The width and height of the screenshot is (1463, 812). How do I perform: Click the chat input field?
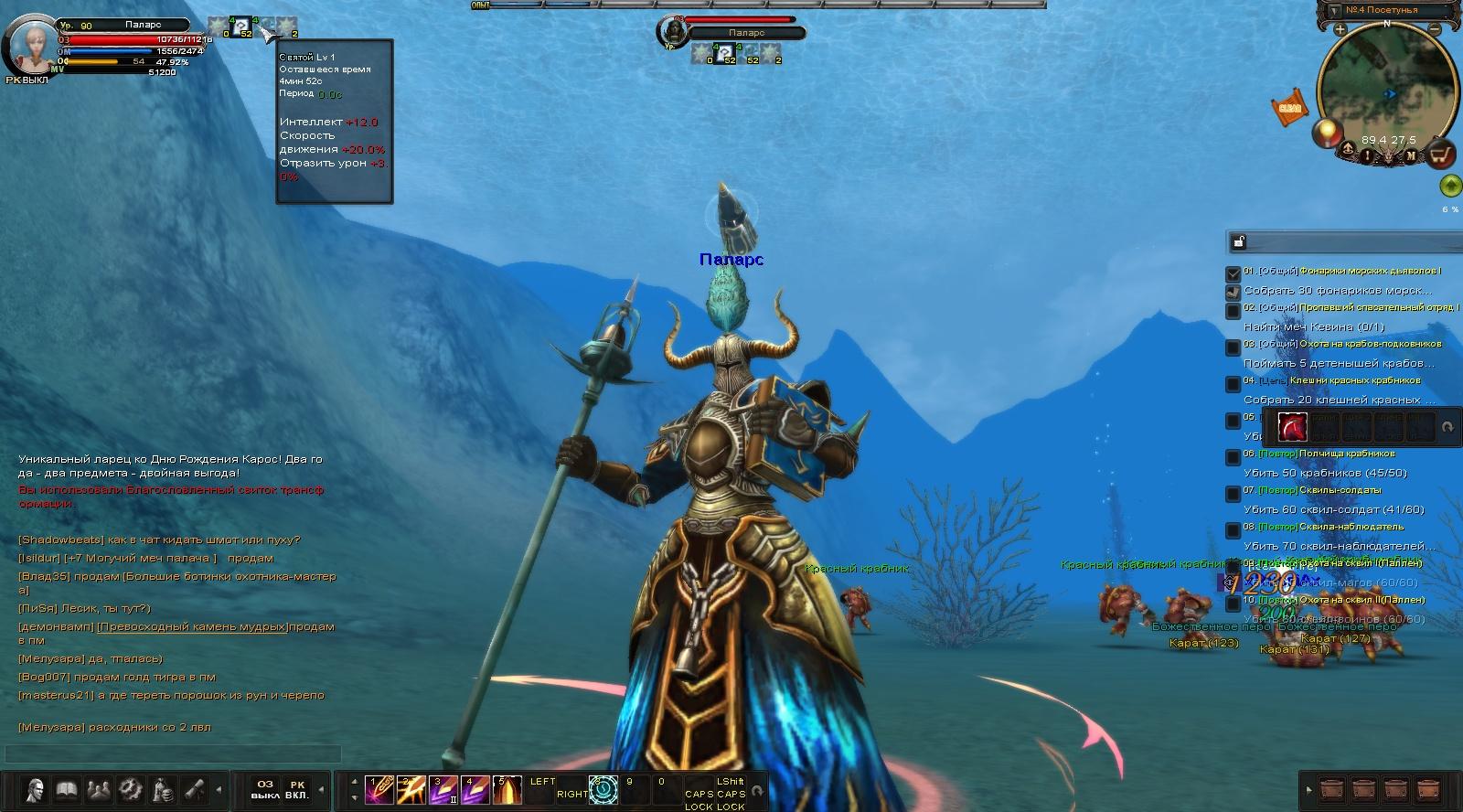click(x=174, y=753)
